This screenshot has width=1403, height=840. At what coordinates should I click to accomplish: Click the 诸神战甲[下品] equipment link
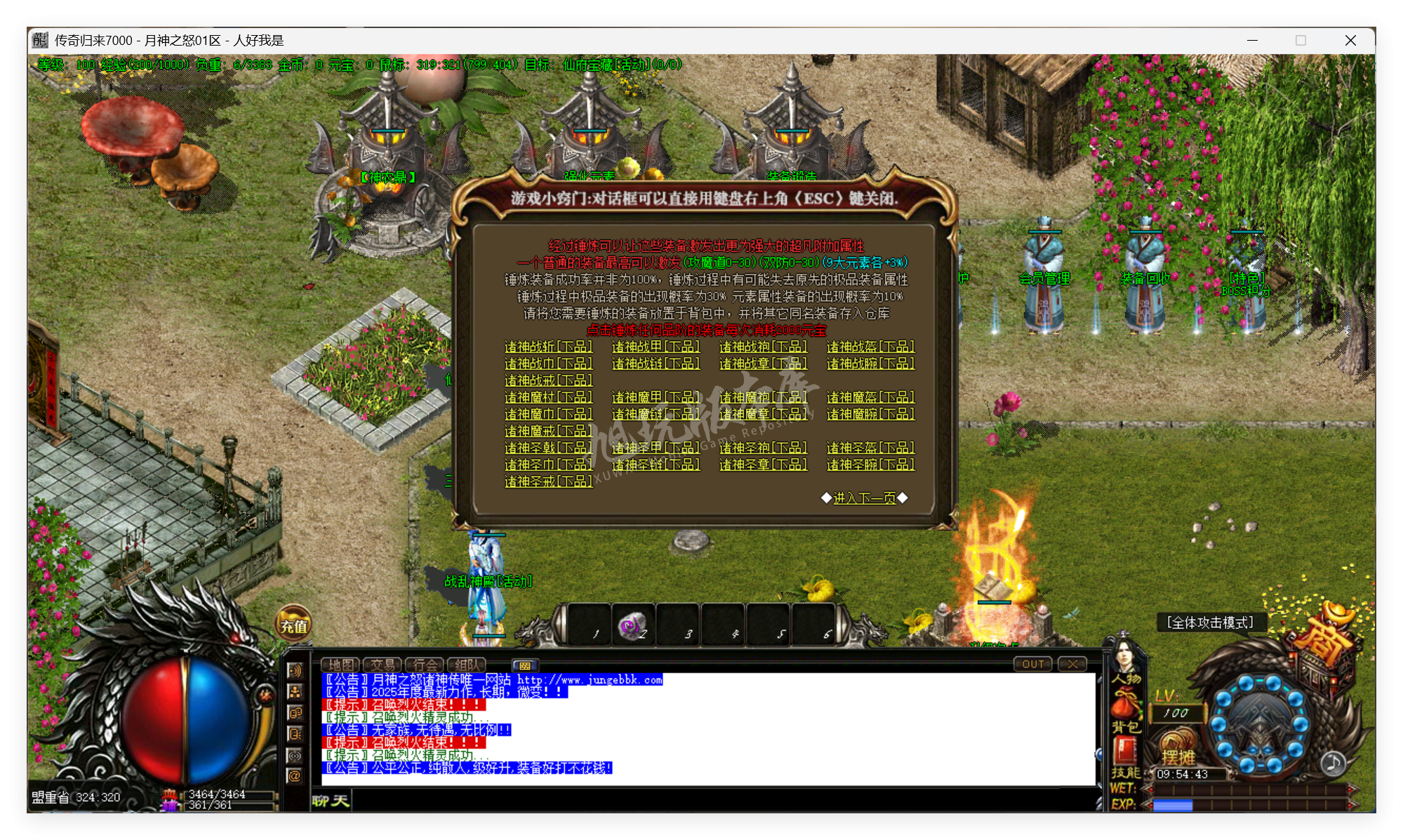656,347
